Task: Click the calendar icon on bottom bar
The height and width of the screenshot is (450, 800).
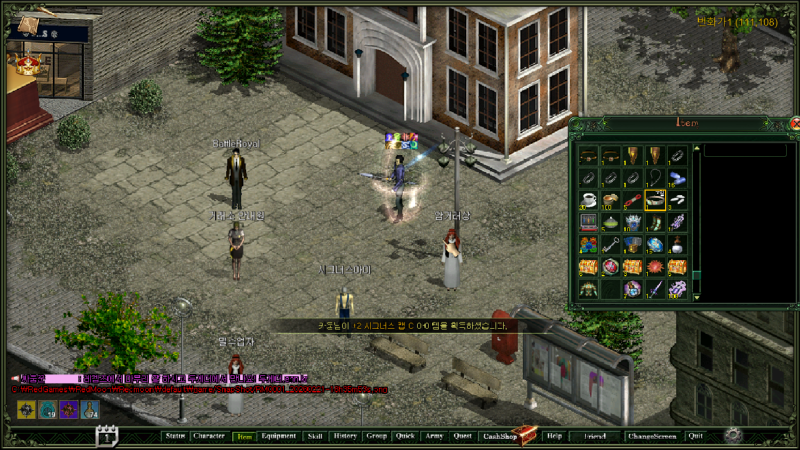Action: (107, 435)
